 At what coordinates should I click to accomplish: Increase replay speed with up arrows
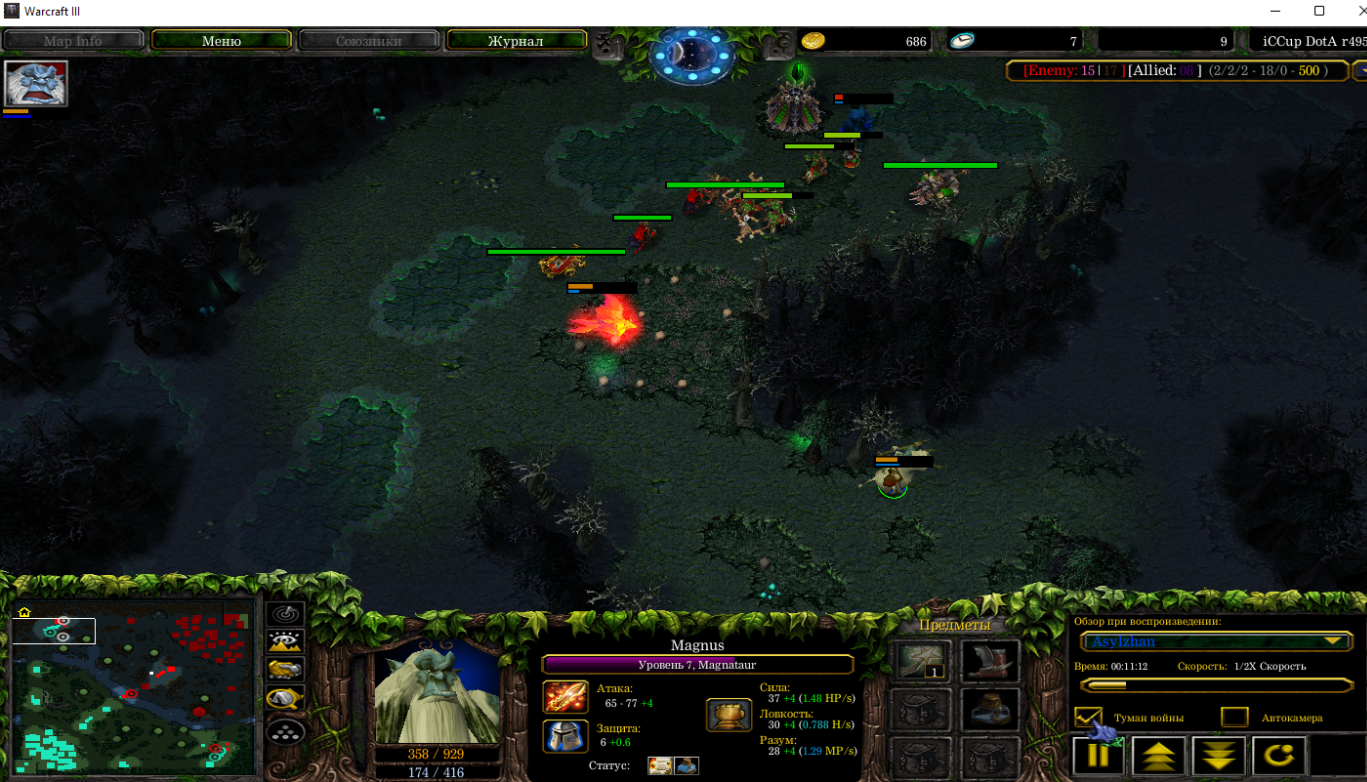1158,756
